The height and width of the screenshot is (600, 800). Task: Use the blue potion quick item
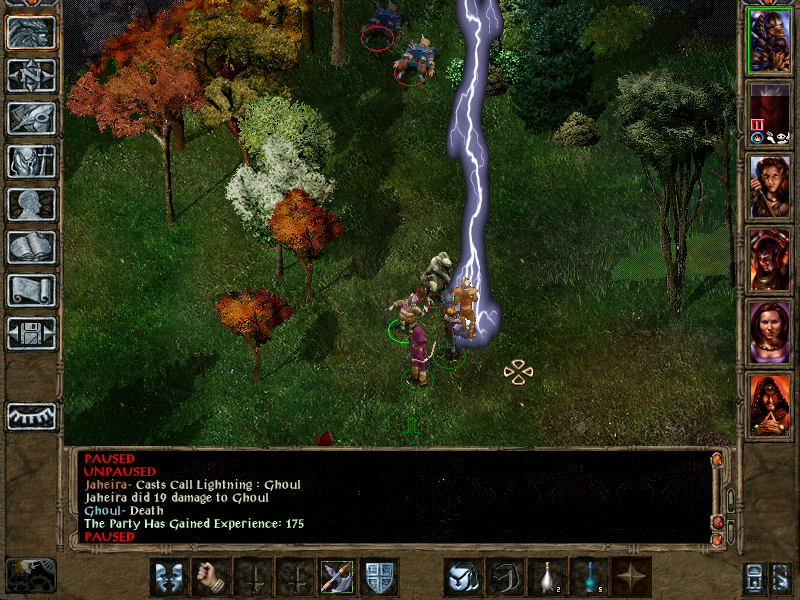(589, 577)
